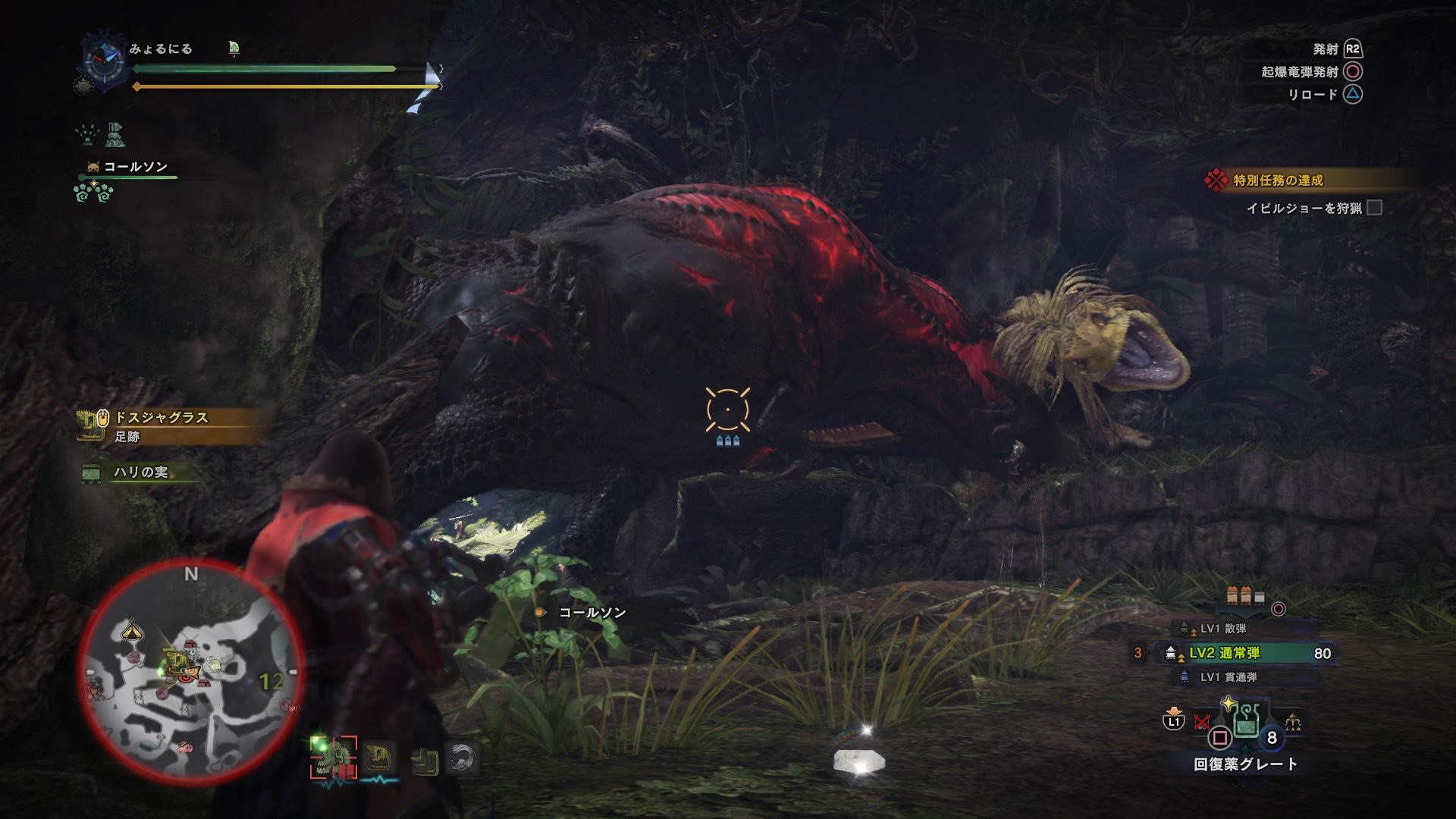Select the targeted green monster icon
Viewport: 1456px width, 819px height.
(x=333, y=758)
